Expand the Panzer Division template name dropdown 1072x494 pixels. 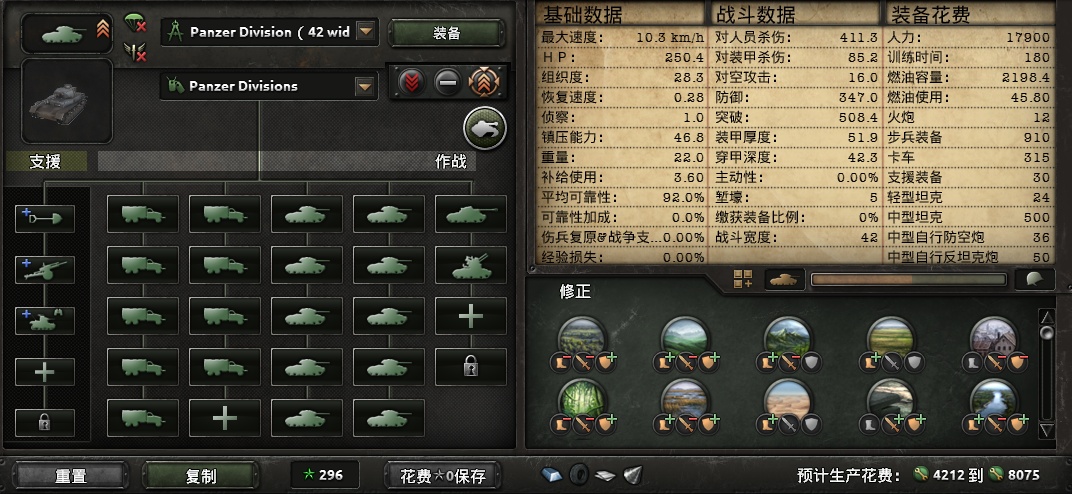click(x=366, y=32)
